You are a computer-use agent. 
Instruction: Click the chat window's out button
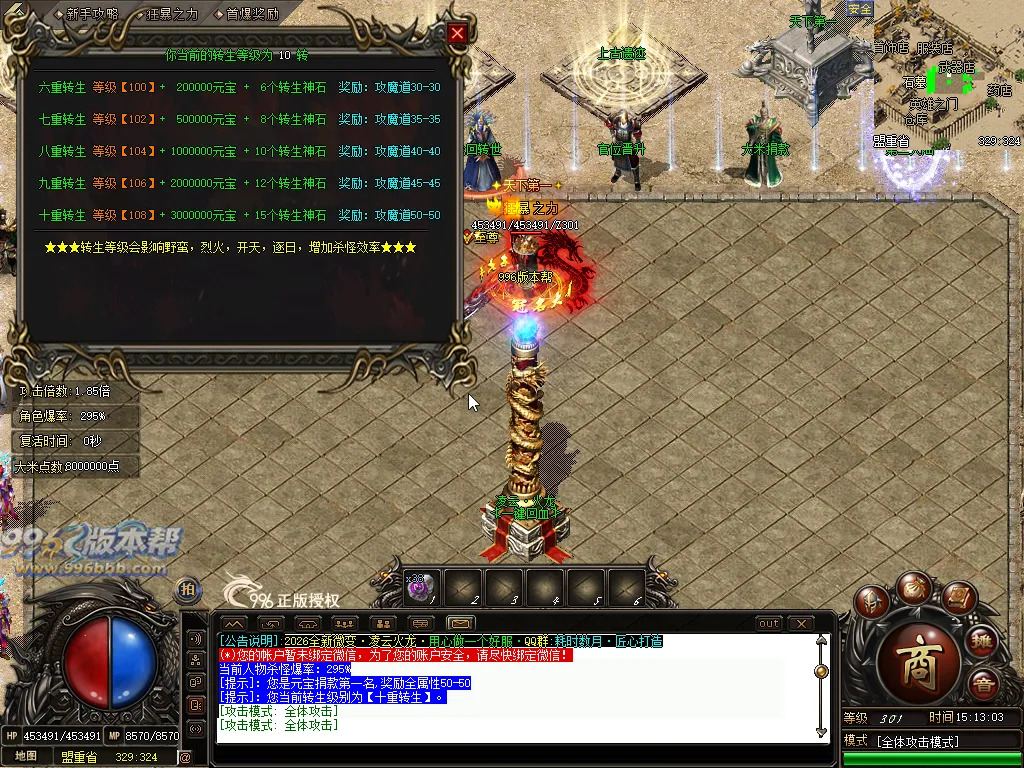[x=769, y=624]
